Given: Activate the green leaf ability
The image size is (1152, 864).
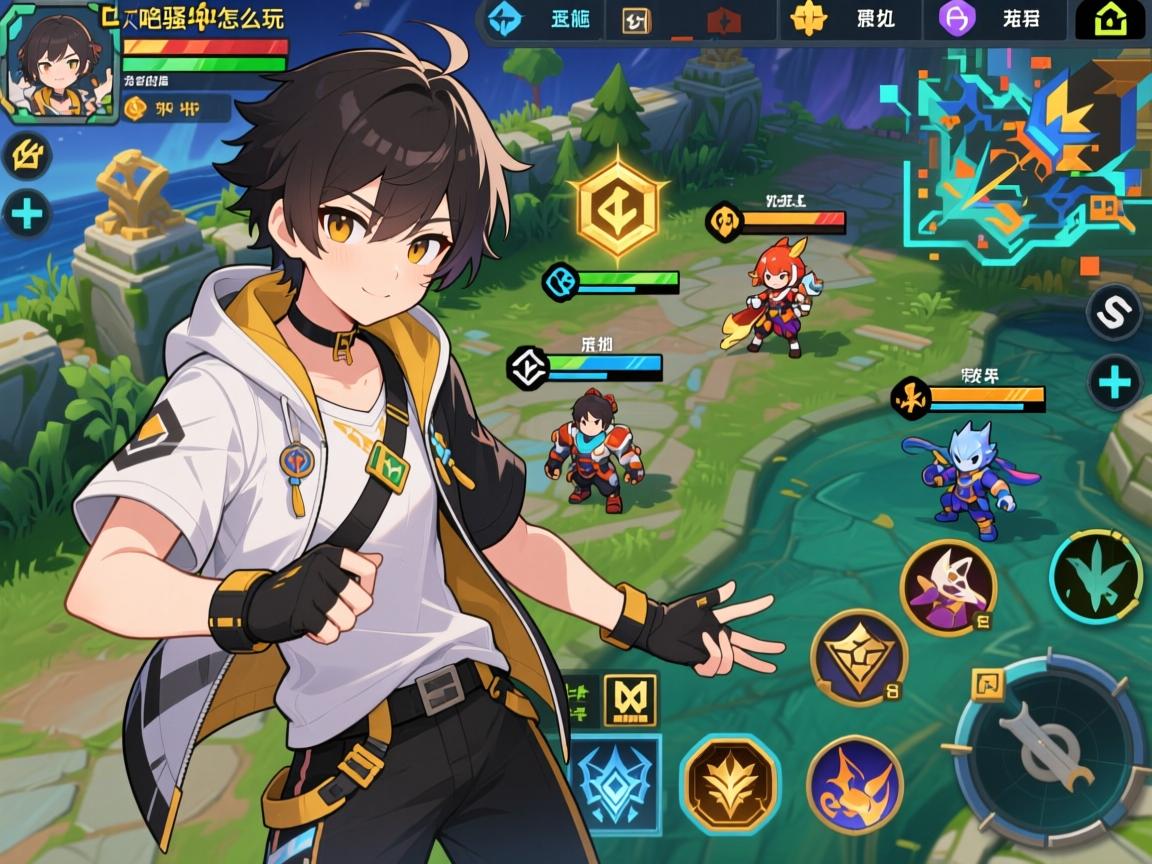Looking at the screenshot, I should click(x=1095, y=577).
